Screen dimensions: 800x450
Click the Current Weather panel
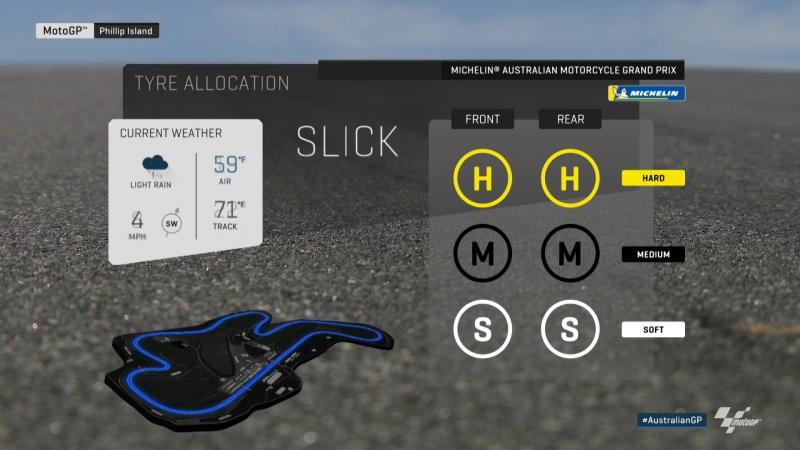click(x=186, y=191)
